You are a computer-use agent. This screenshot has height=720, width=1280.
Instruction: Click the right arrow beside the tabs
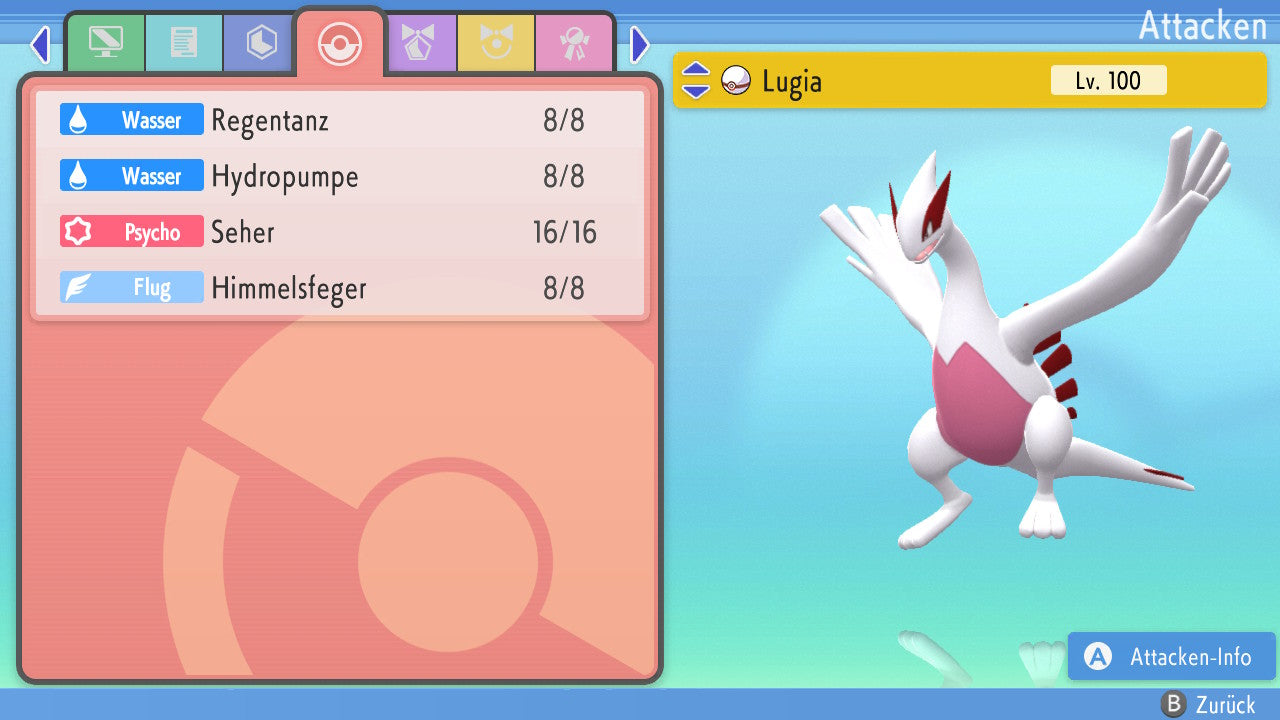(640, 45)
